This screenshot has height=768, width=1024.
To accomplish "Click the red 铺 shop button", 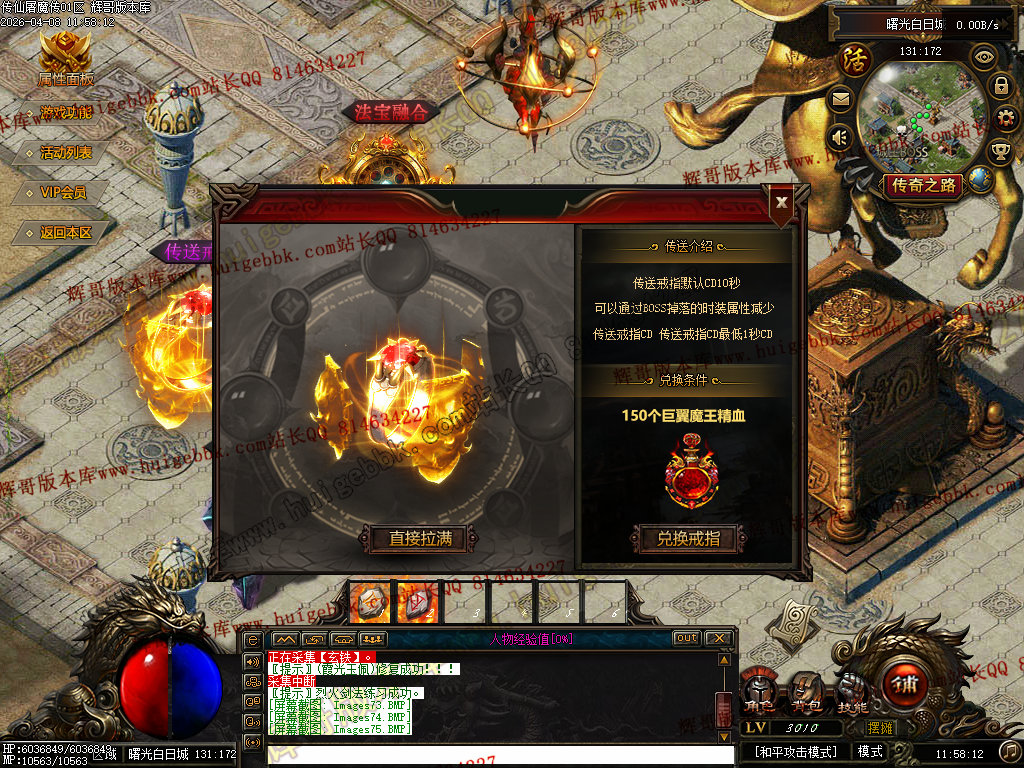I will click(x=905, y=686).
